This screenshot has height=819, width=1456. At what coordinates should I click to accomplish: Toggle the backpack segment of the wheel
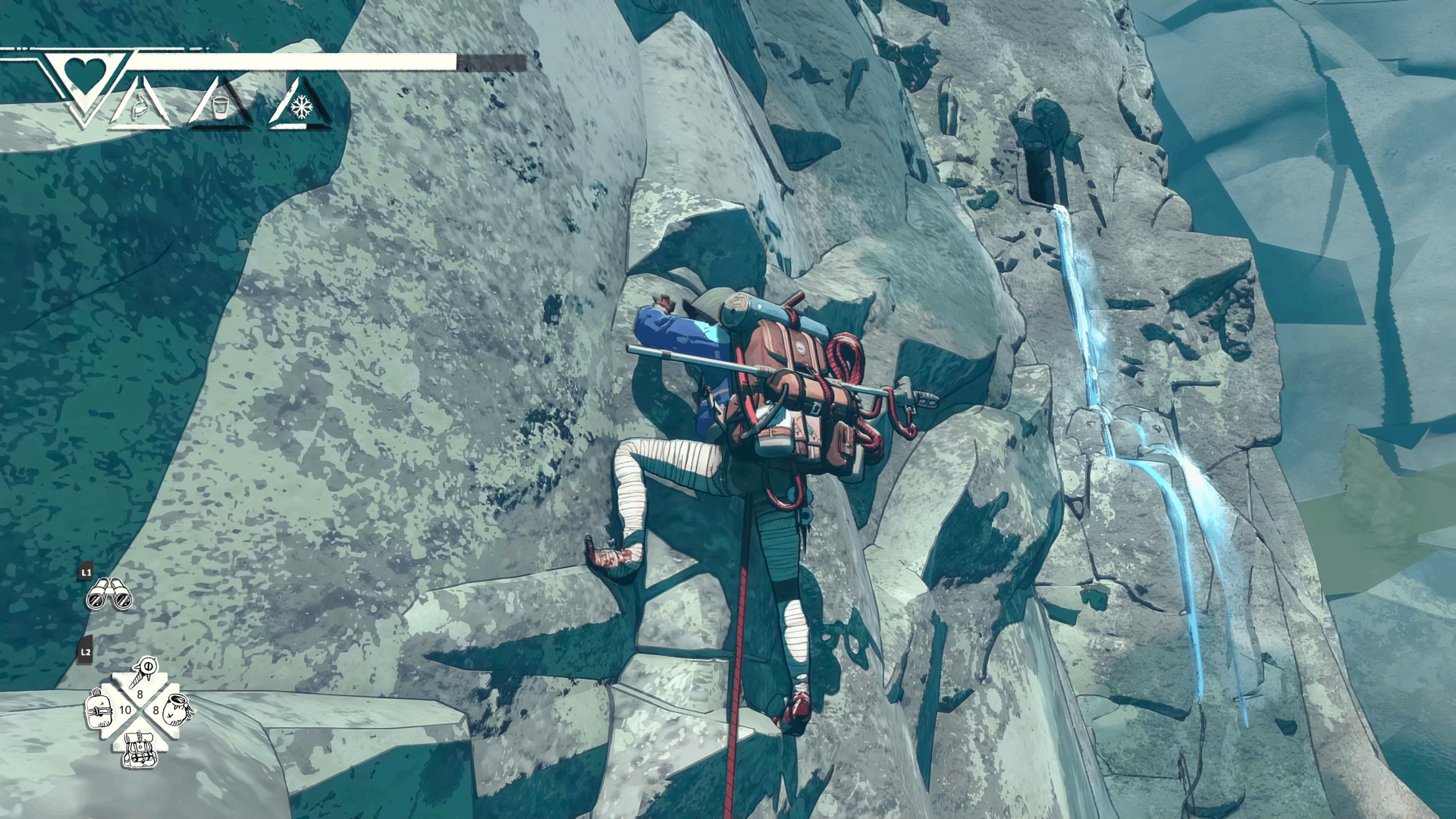tap(140, 751)
